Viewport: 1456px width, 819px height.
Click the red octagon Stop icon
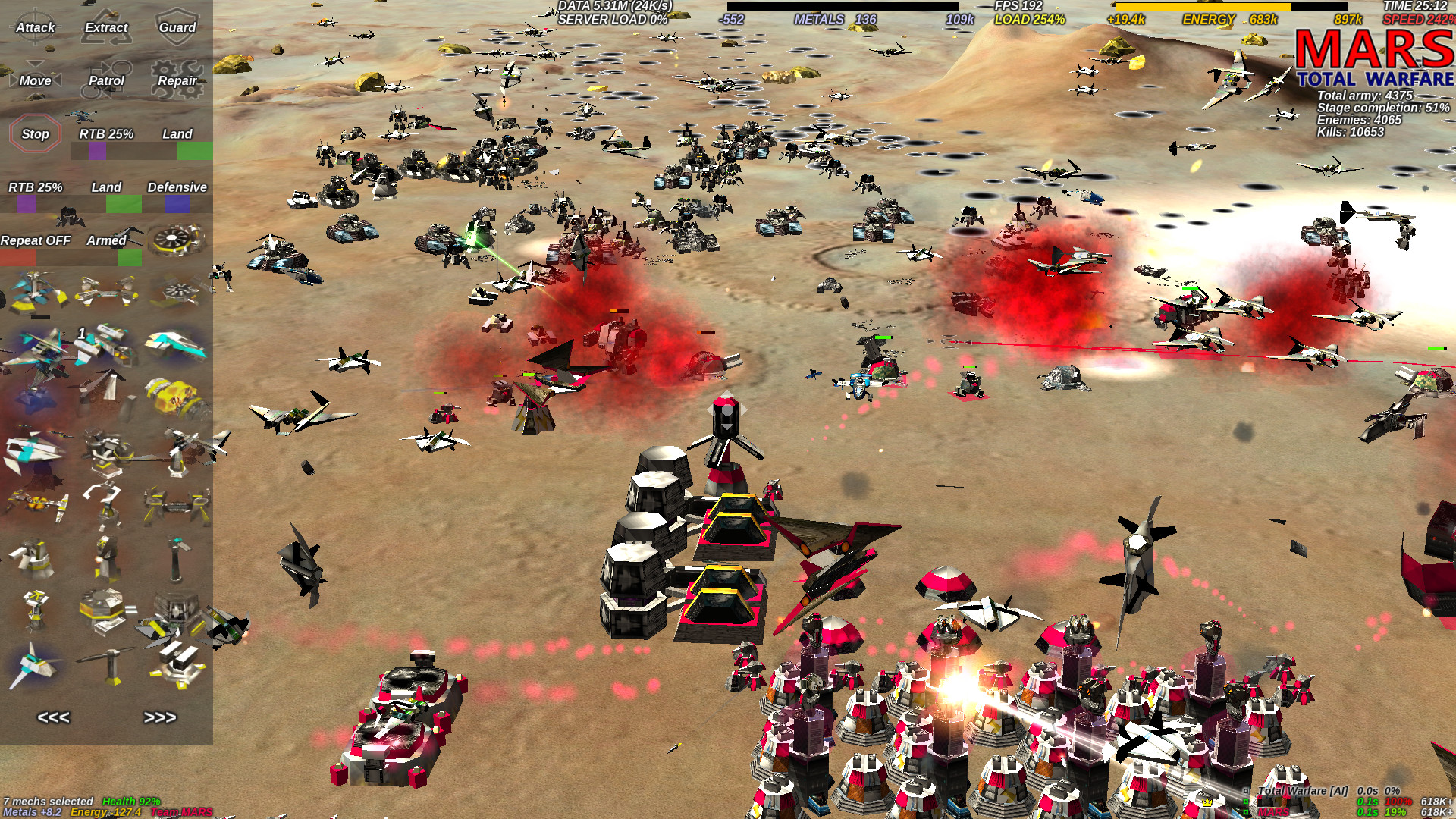pos(33,133)
